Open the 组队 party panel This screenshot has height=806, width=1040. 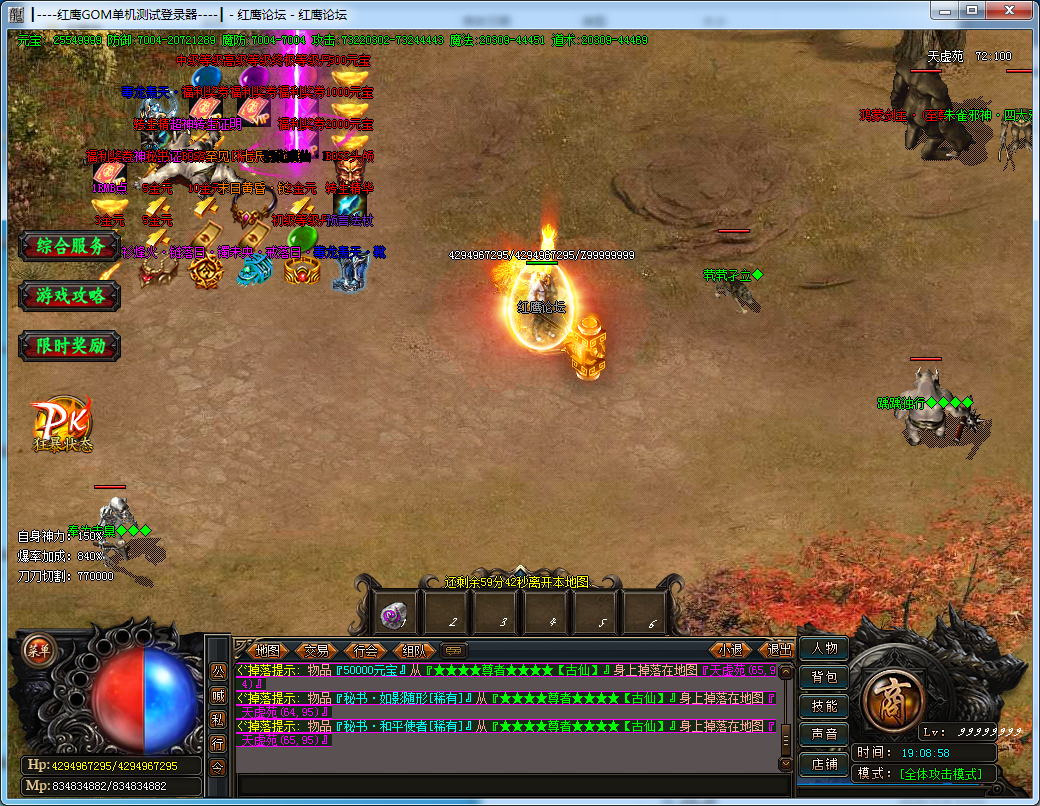(415, 650)
